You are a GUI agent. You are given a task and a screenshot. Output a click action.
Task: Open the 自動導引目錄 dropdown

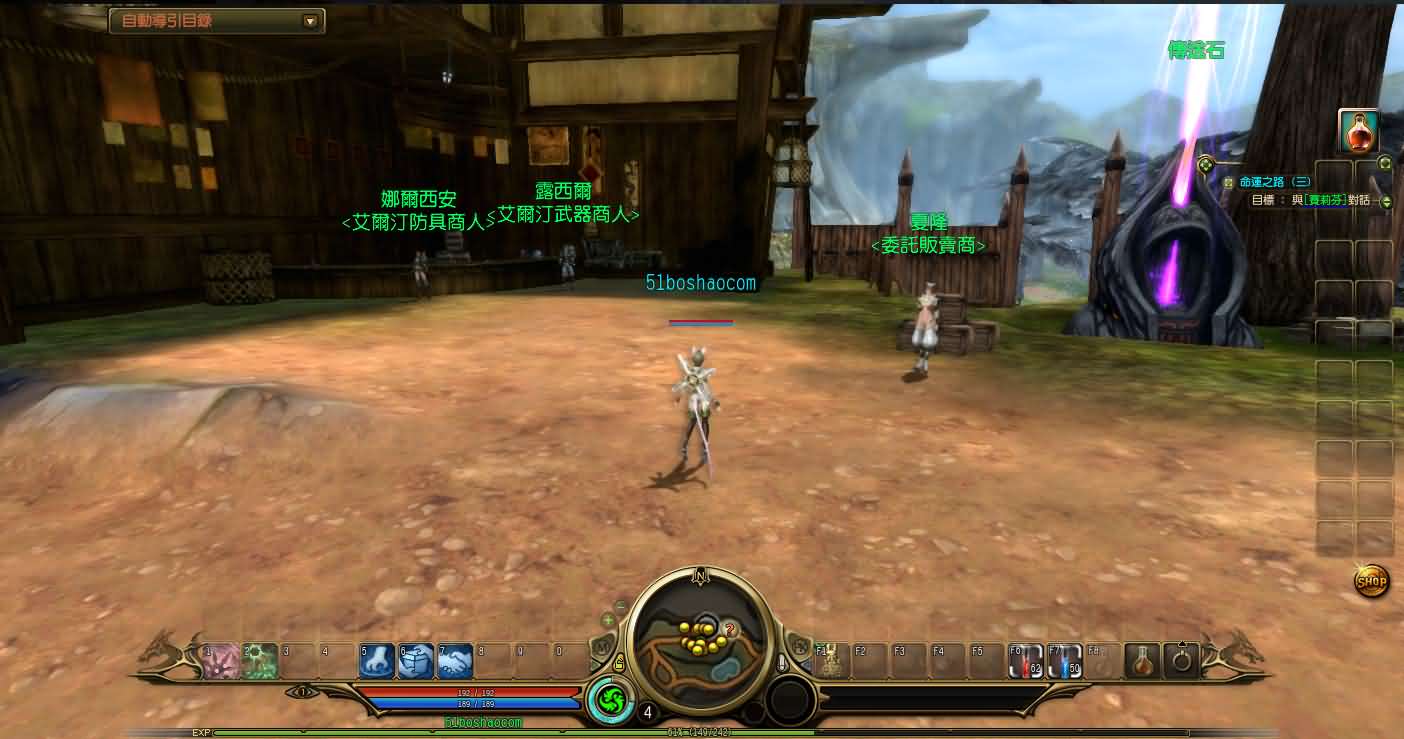coord(310,20)
